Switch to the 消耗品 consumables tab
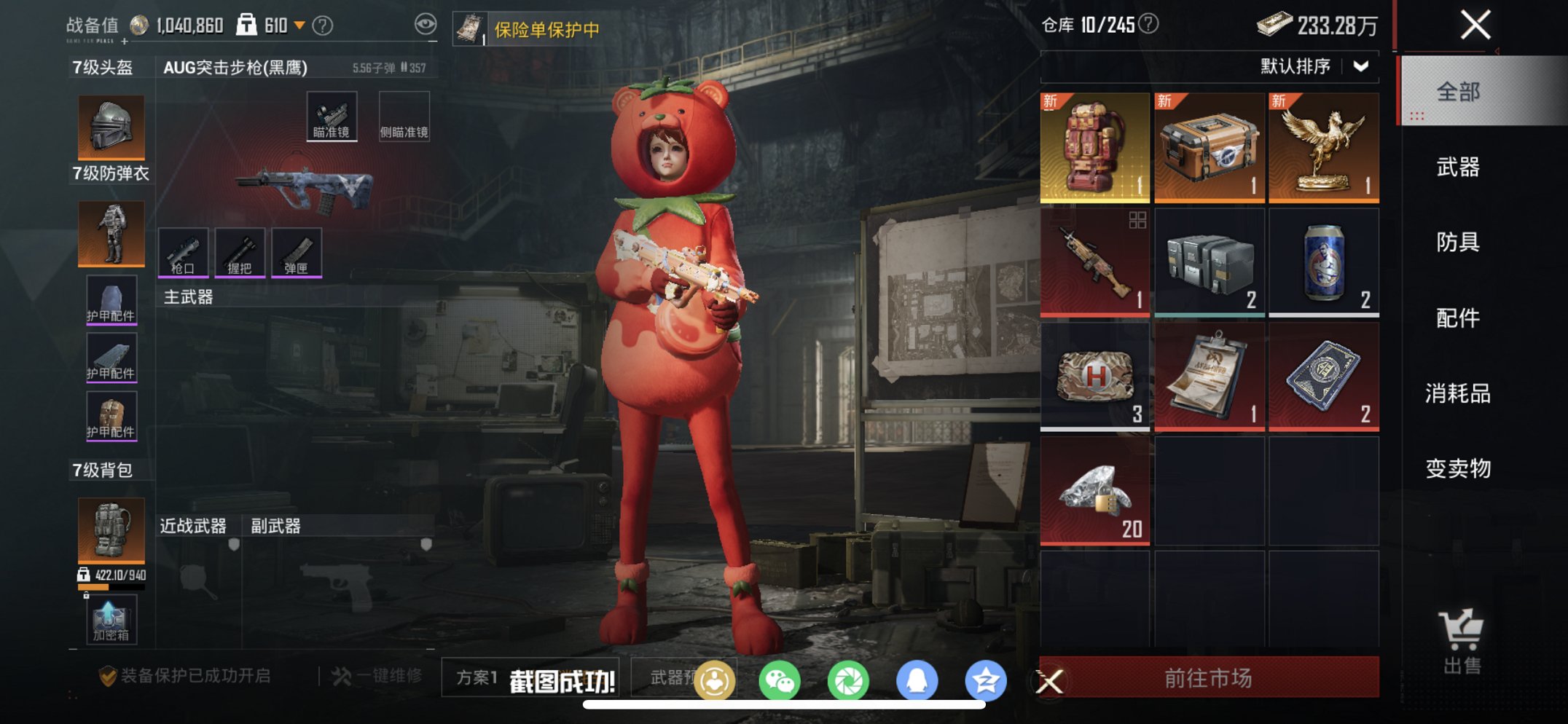The height and width of the screenshot is (724, 1568). click(x=1457, y=393)
